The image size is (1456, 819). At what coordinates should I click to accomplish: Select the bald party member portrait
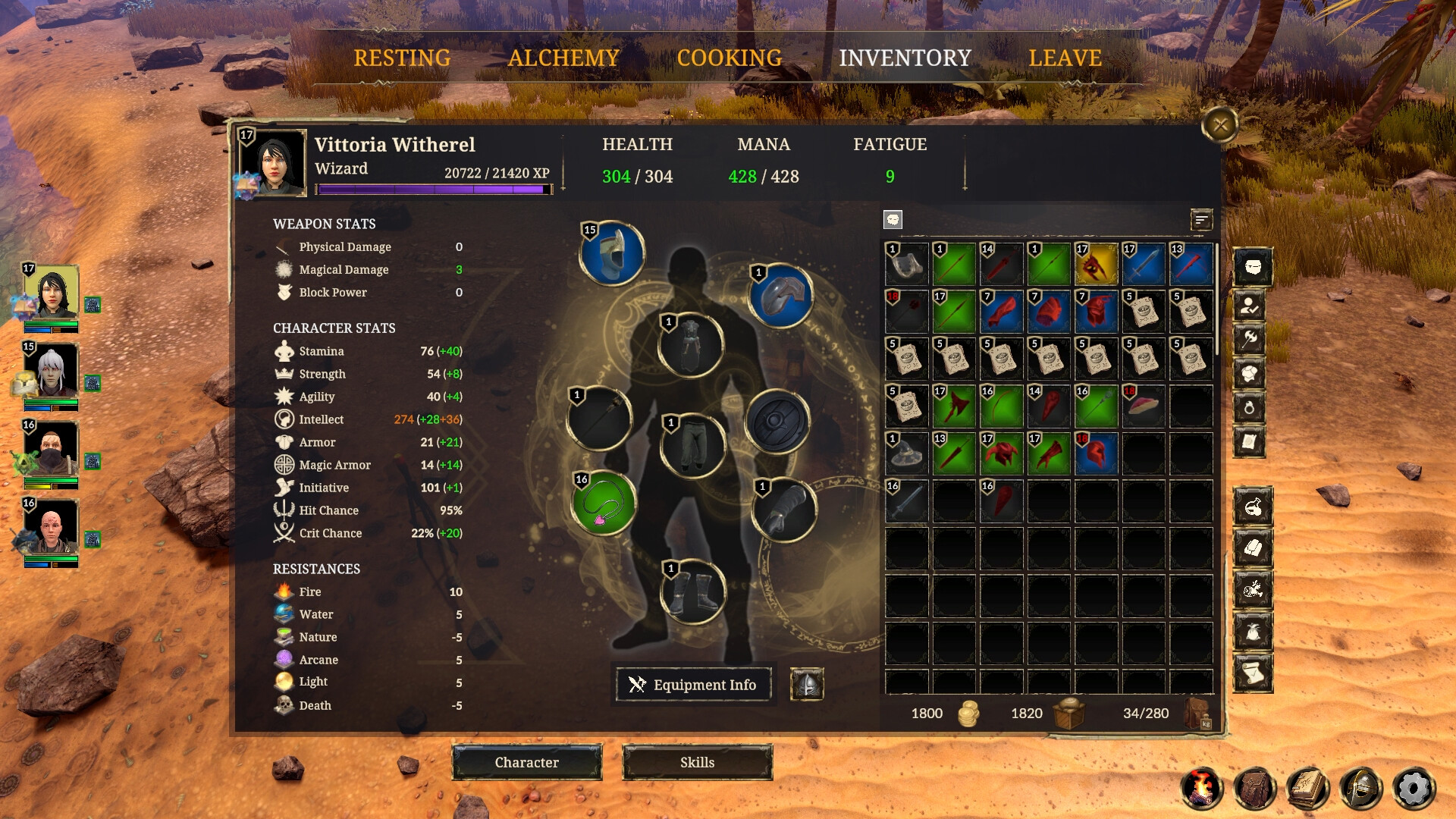point(51,528)
